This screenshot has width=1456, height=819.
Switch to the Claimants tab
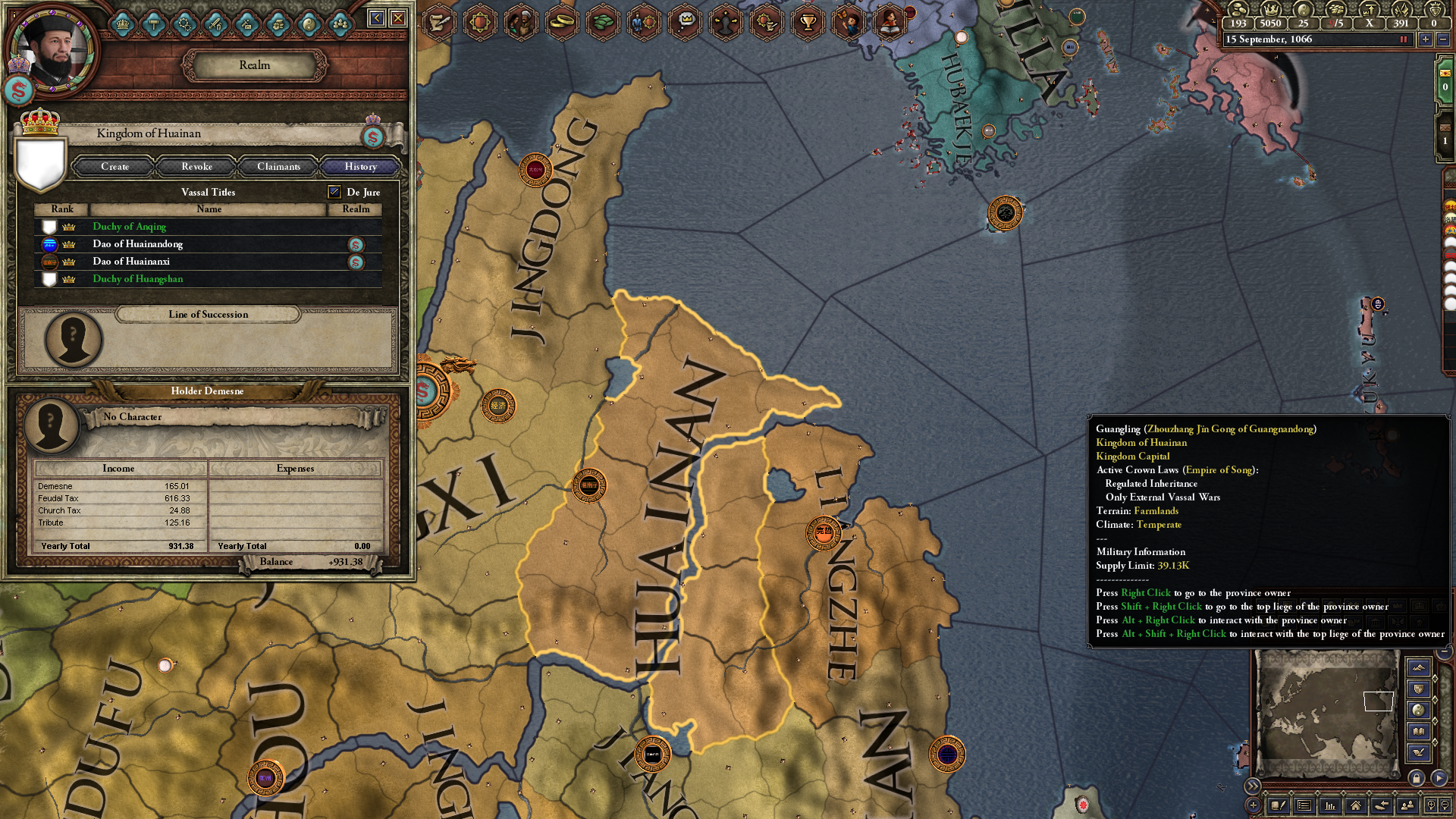(278, 167)
